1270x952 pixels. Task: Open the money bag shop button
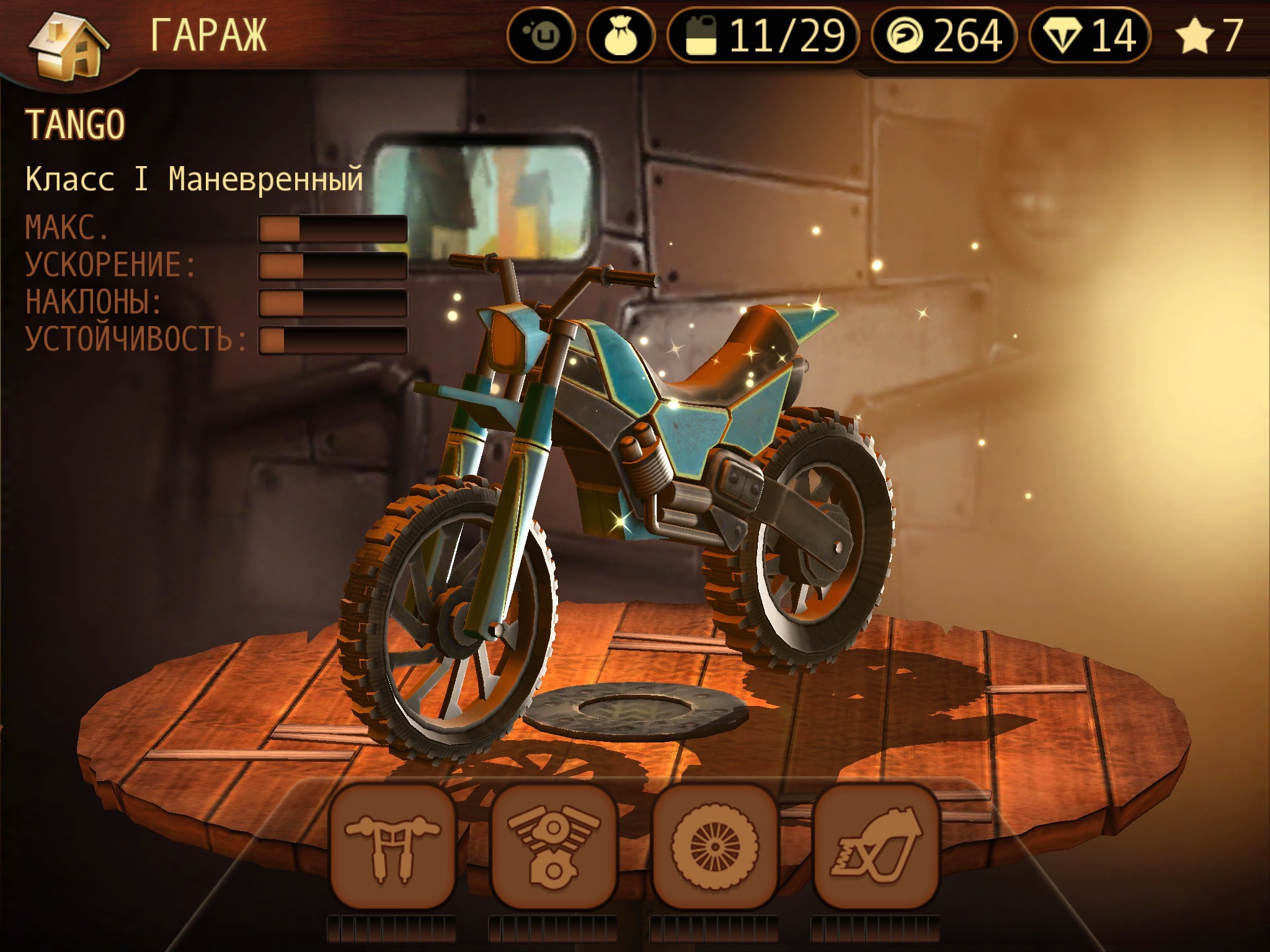[621, 36]
